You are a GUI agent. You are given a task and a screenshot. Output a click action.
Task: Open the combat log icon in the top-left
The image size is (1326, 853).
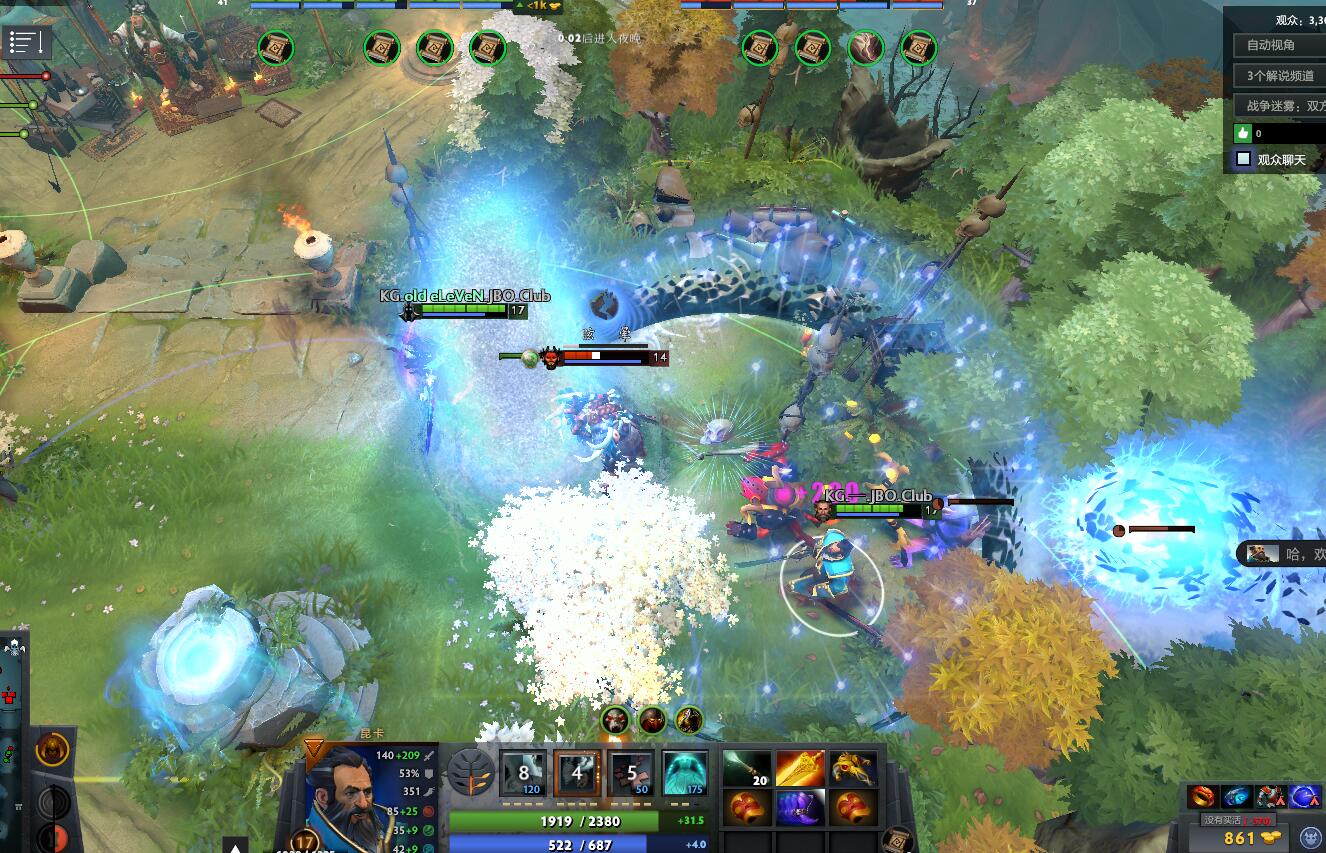click(24, 42)
